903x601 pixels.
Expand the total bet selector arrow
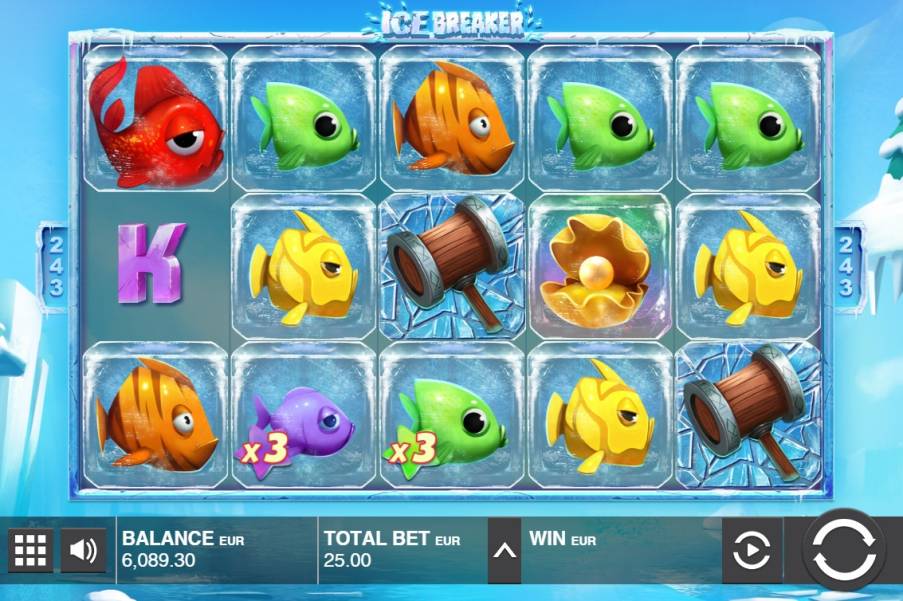click(x=504, y=550)
